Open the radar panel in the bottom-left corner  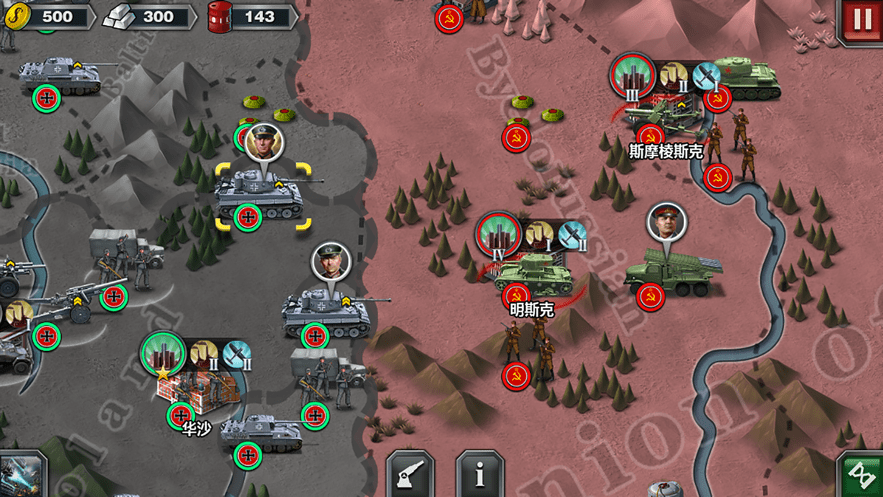pyautogui.click(x=20, y=475)
